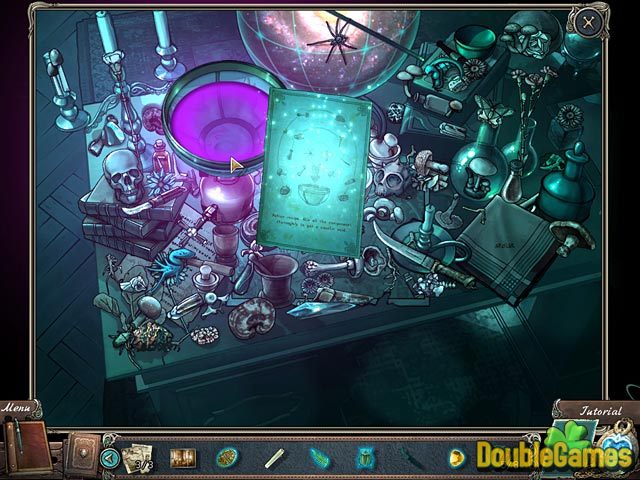640x480 pixels.
Task: Choose the white stick inventory item
Action: tap(273, 458)
